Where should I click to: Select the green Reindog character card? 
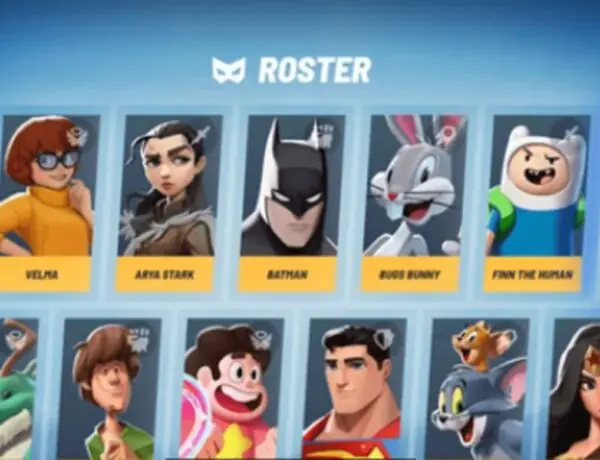tap(18, 390)
